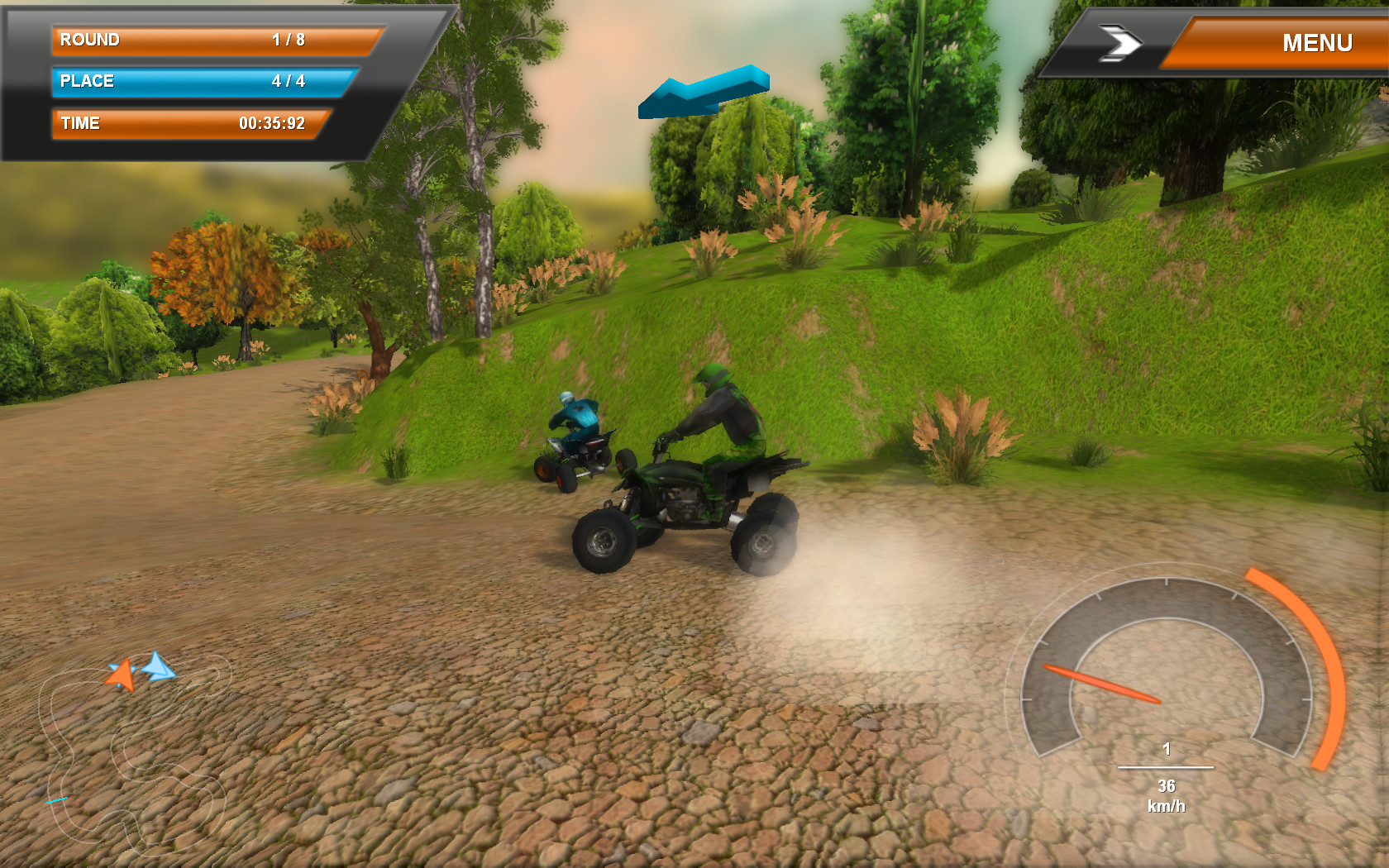Click the gear number 1 on the speedometer

coord(1167,750)
